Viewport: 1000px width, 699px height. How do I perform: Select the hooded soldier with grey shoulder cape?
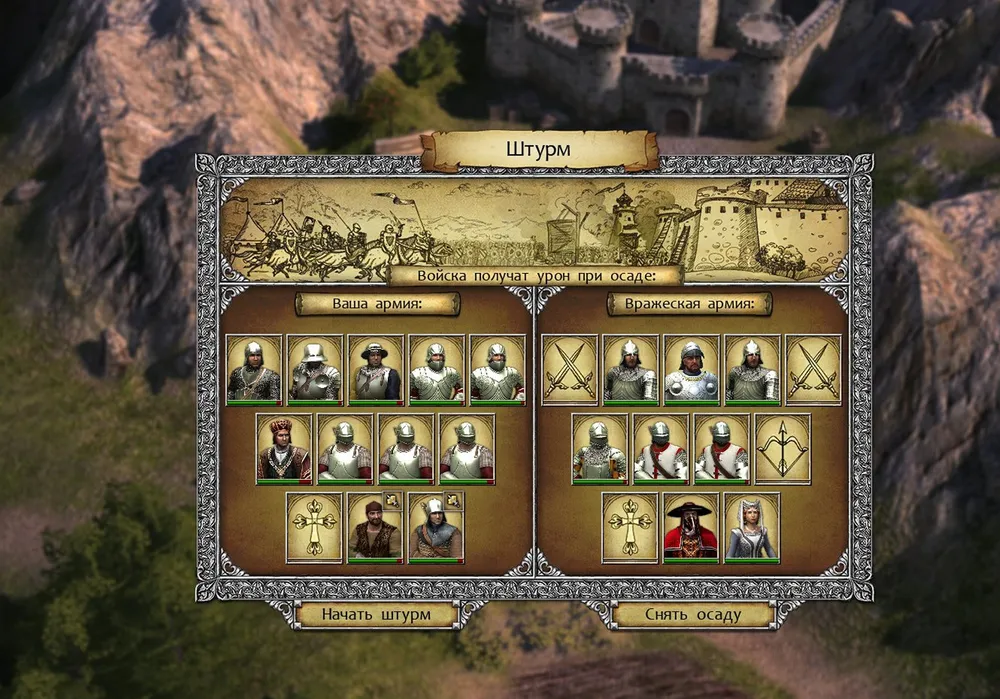tap(436, 527)
